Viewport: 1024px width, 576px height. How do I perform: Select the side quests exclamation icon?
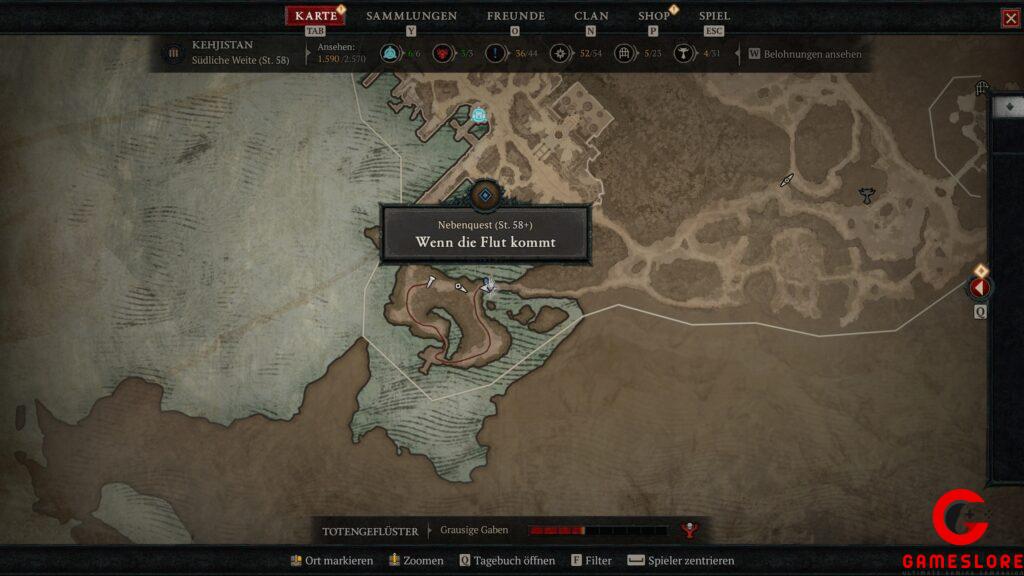pyautogui.click(x=496, y=53)
